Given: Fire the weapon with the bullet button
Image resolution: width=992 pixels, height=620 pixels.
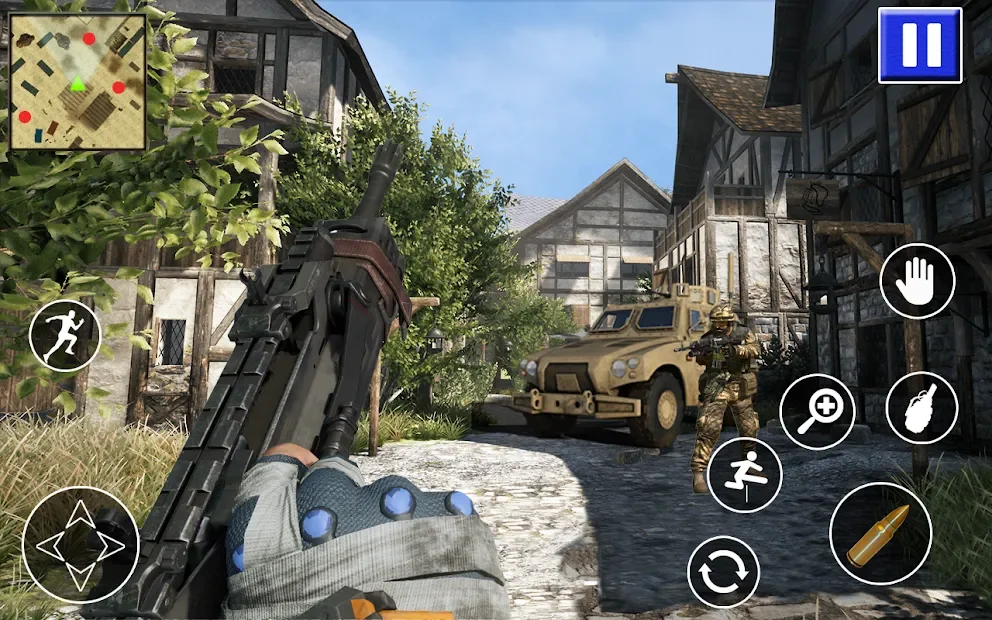Looking at the screenshot, I should click(x=880, y=534).
